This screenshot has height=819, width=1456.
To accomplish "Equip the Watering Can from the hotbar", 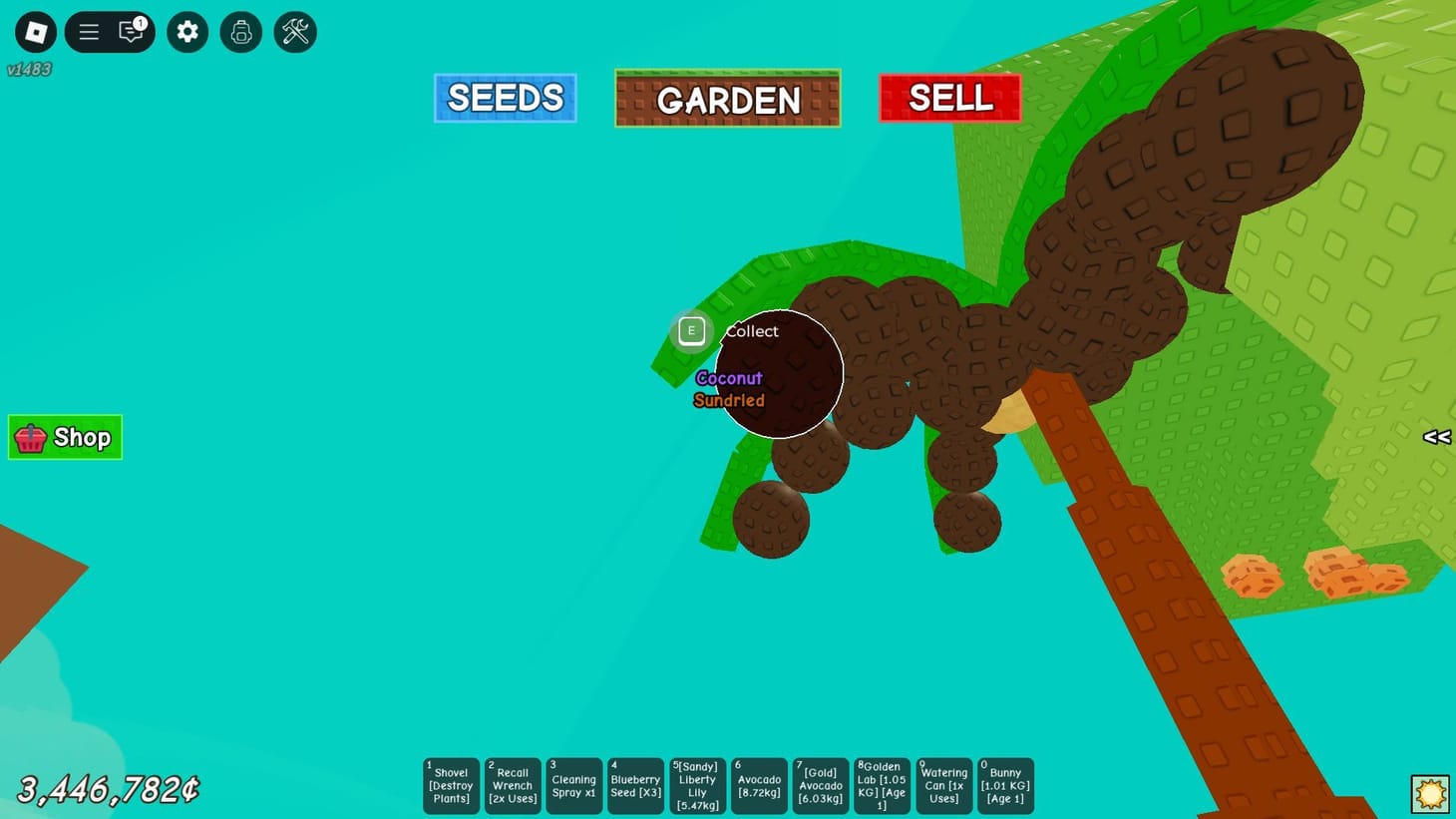I will 943,785.
